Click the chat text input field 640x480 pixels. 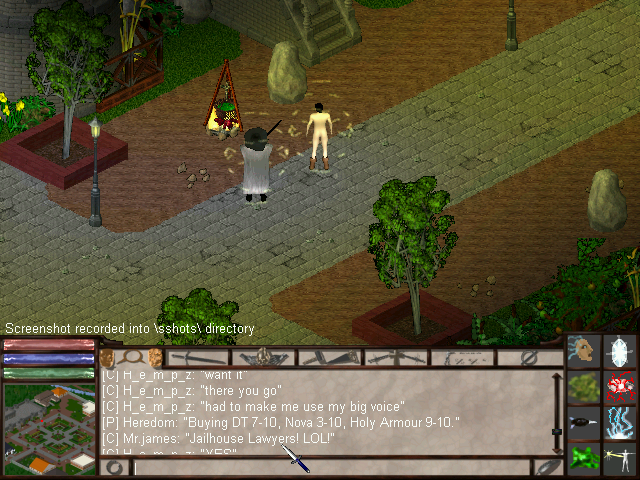click(x=330, y=467)
